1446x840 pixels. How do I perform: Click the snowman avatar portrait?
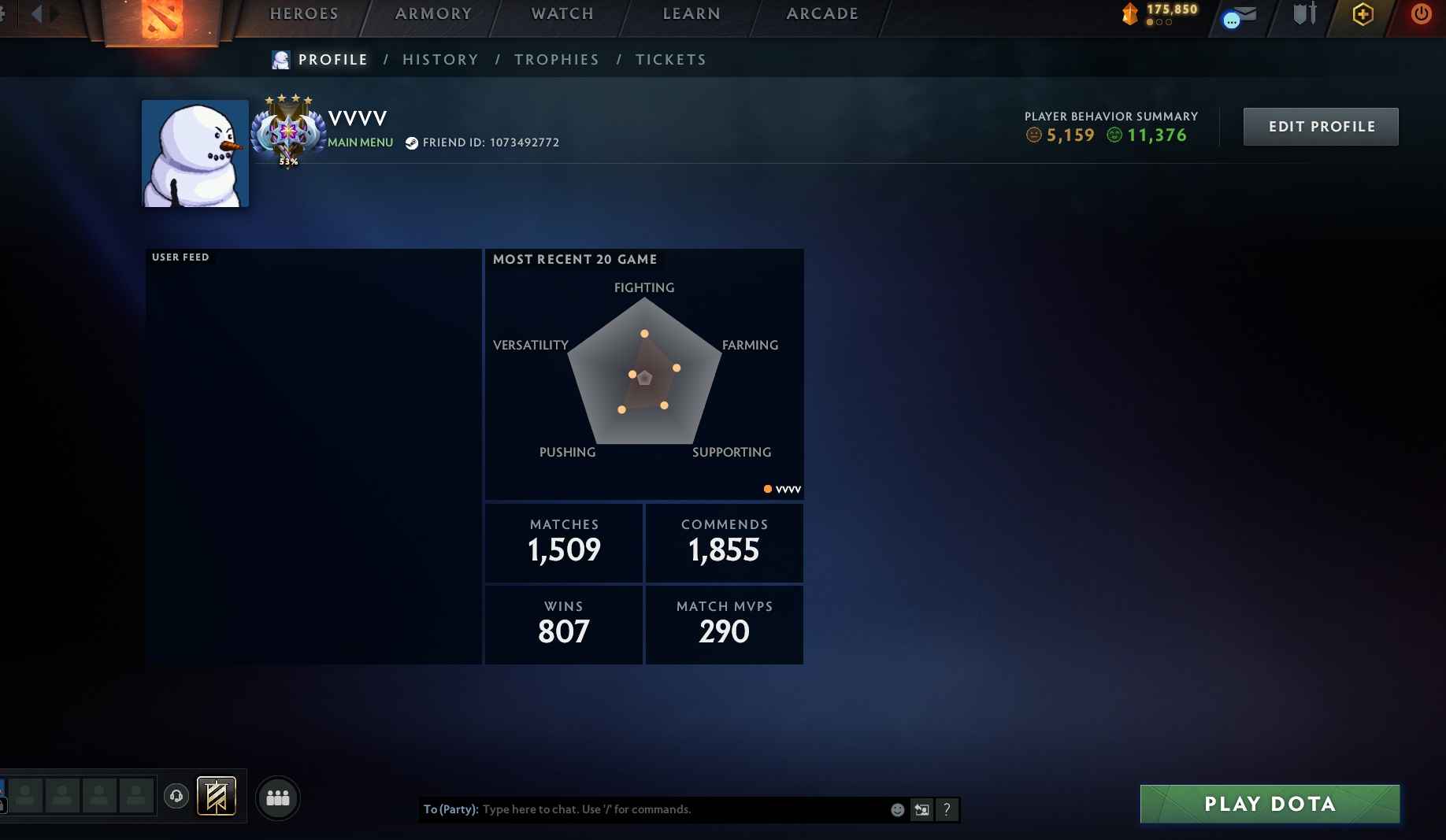(x=194, y=153)
